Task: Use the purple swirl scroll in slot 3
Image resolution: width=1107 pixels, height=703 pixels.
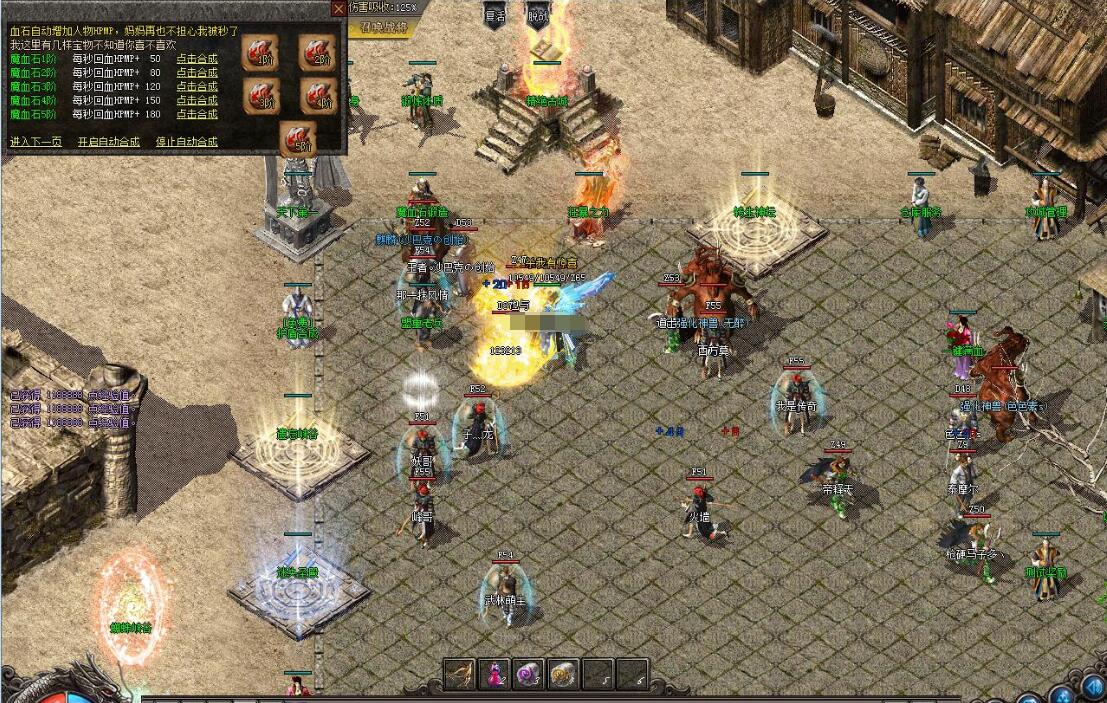Action: click(x=529, y=674)
